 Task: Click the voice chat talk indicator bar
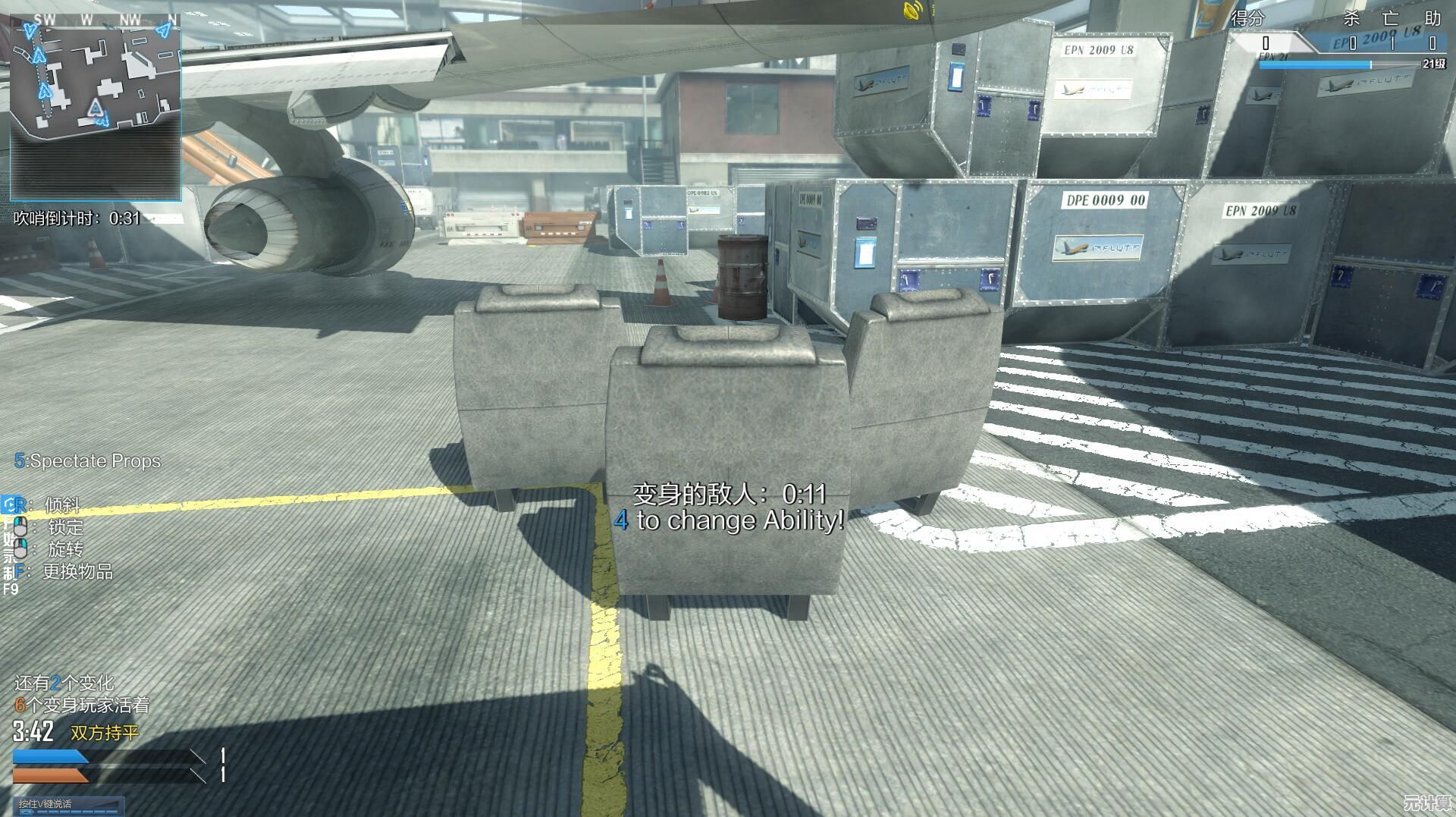68,805
